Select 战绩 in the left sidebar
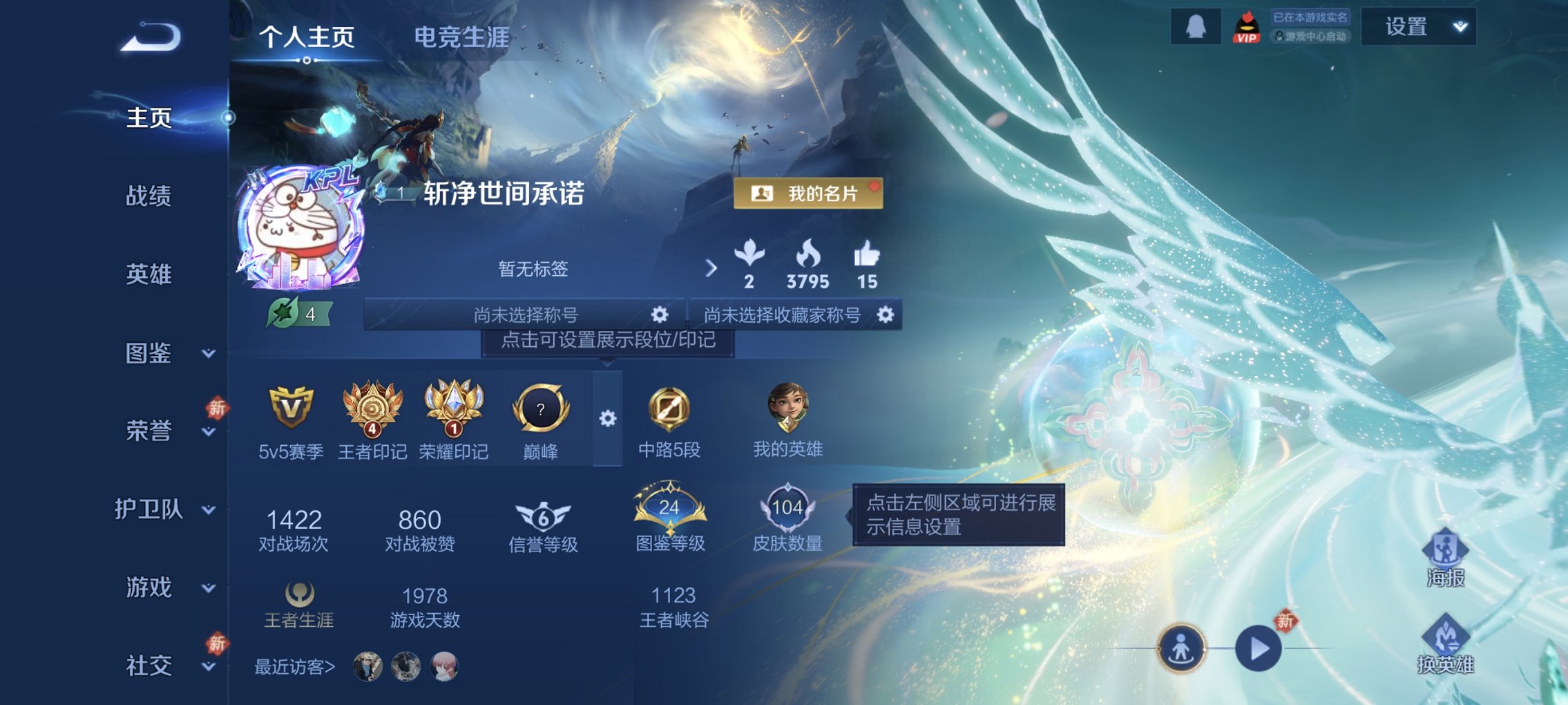Image resolution: width=1568 pixels, height=705 pixels. 149,197
